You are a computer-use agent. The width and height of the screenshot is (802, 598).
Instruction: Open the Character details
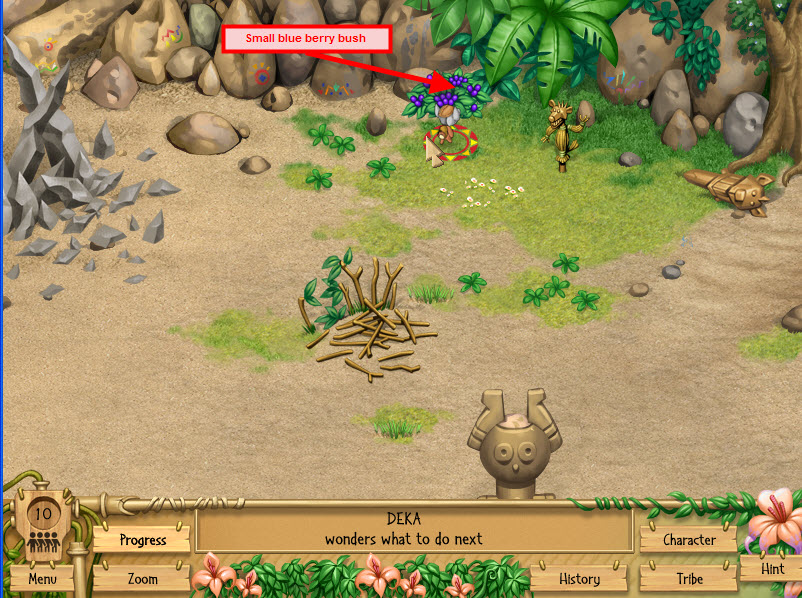coord(689,540)
